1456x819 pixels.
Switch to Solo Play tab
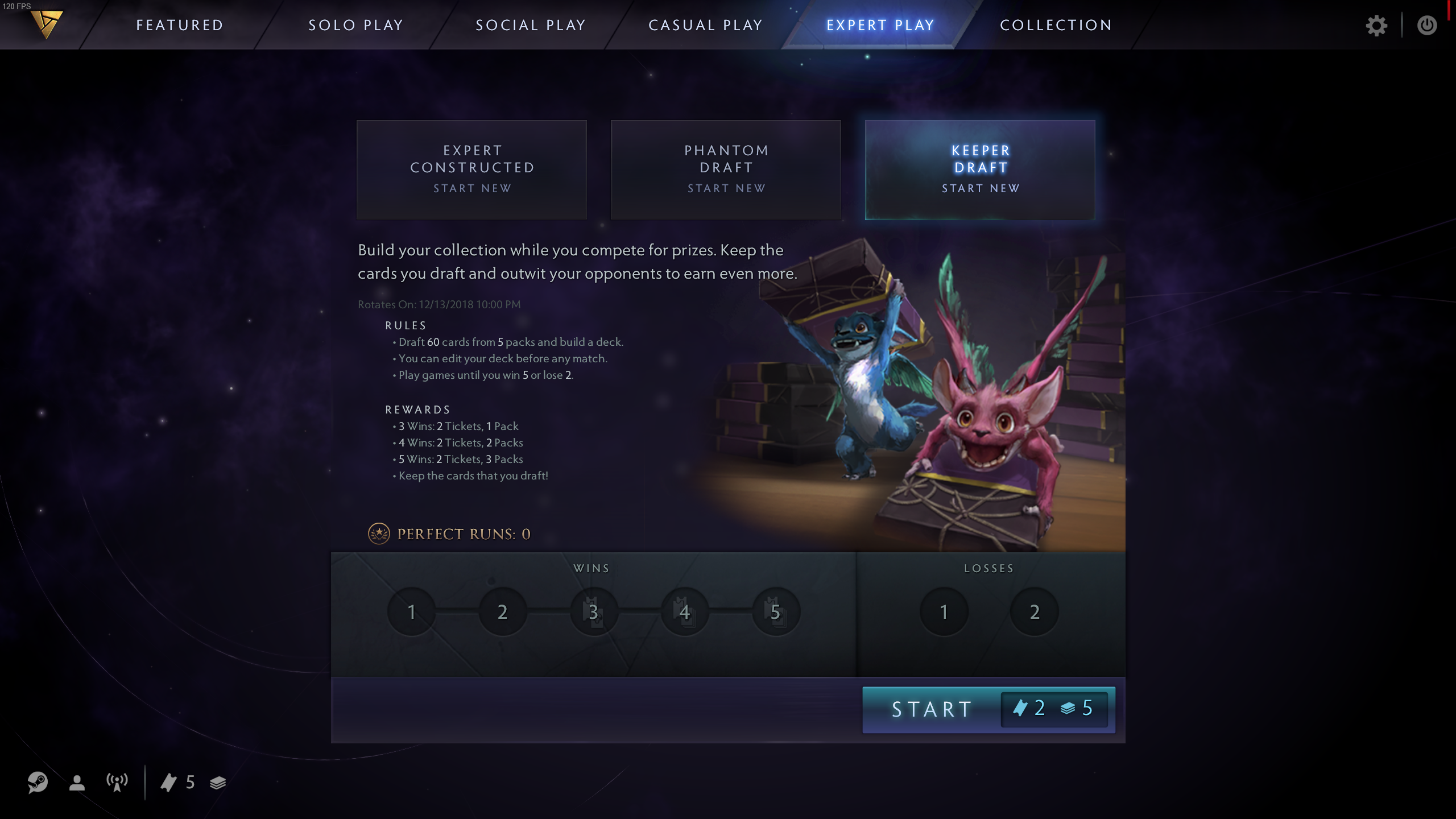356,25
